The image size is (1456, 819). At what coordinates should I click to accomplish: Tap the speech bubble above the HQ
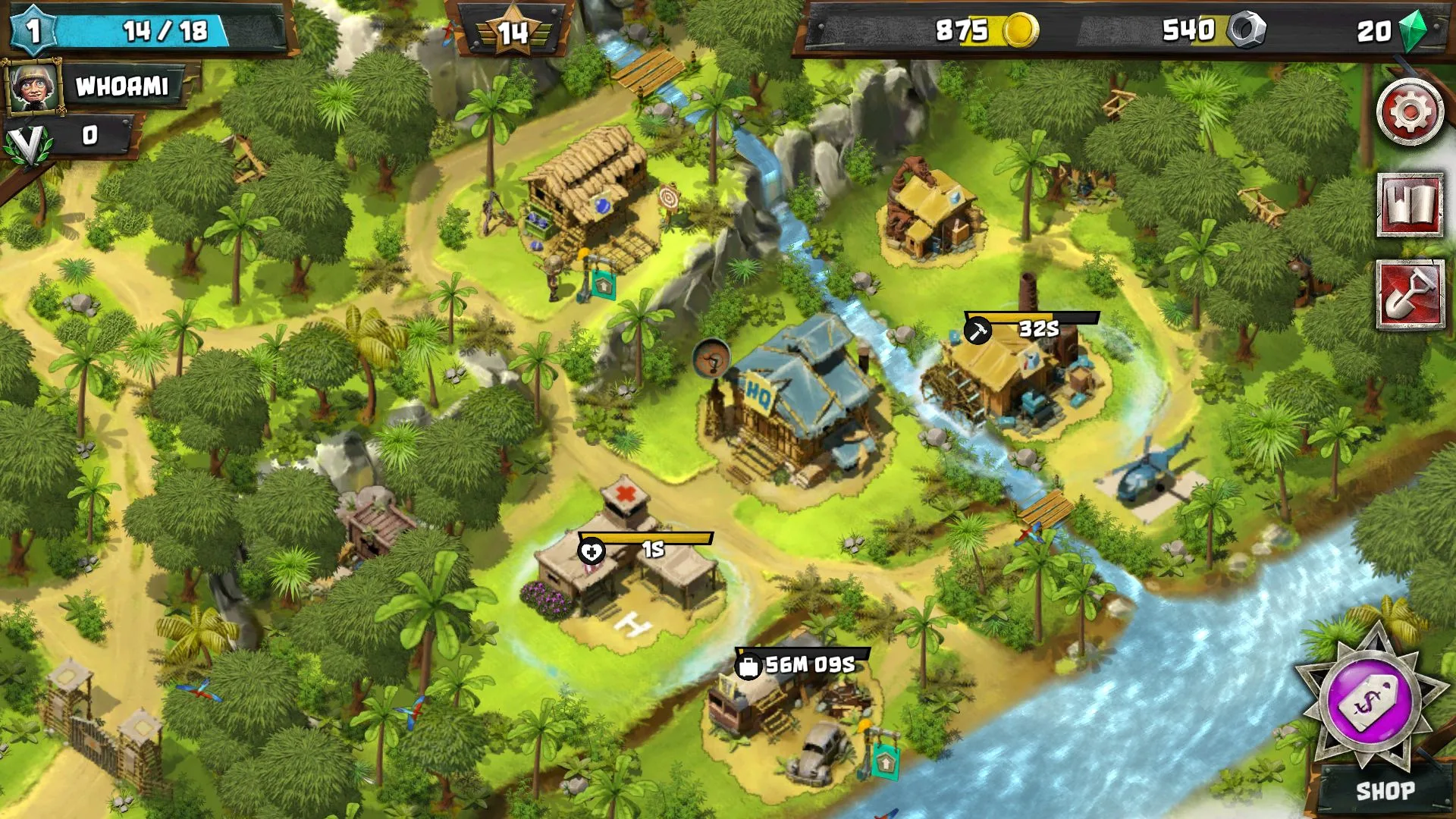711,358
